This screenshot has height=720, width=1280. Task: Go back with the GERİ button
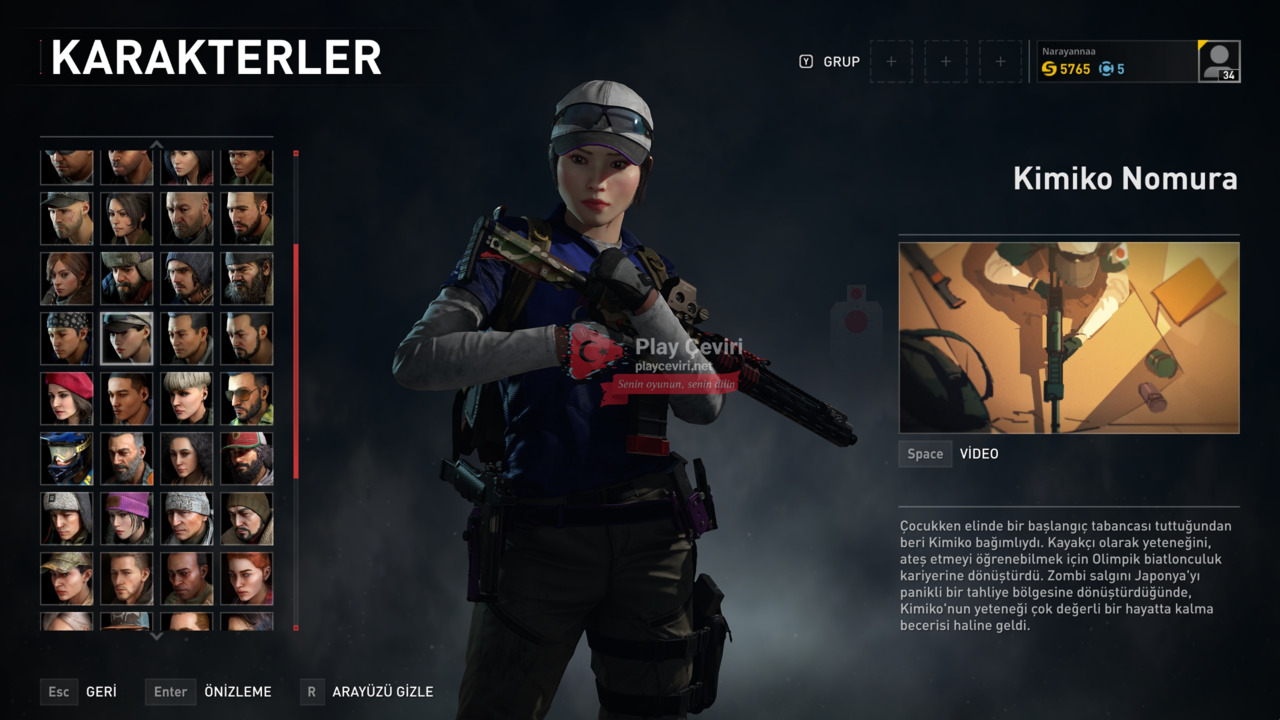100,692
